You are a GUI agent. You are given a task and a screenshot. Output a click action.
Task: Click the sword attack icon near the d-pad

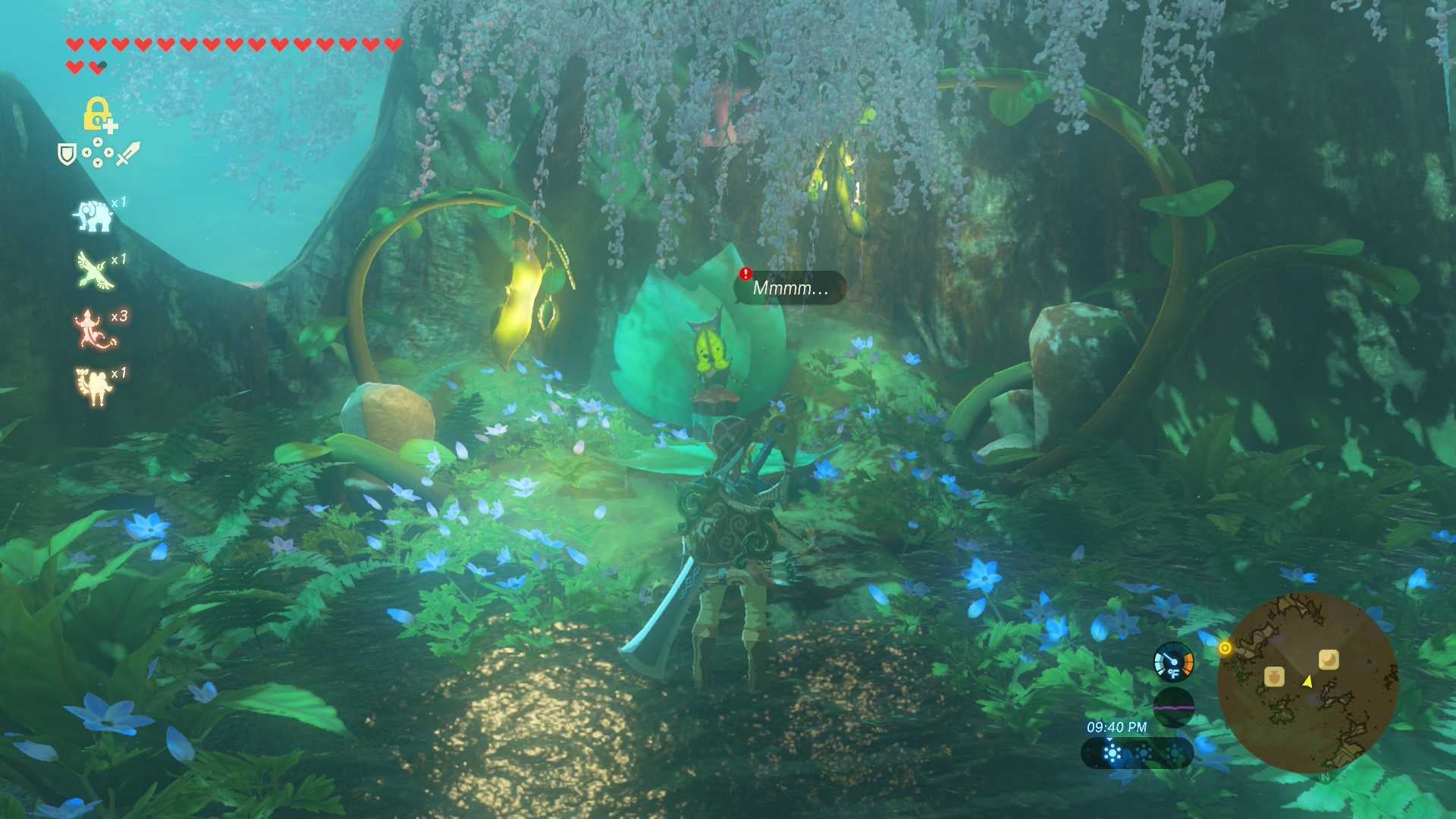tap(127, 153)
